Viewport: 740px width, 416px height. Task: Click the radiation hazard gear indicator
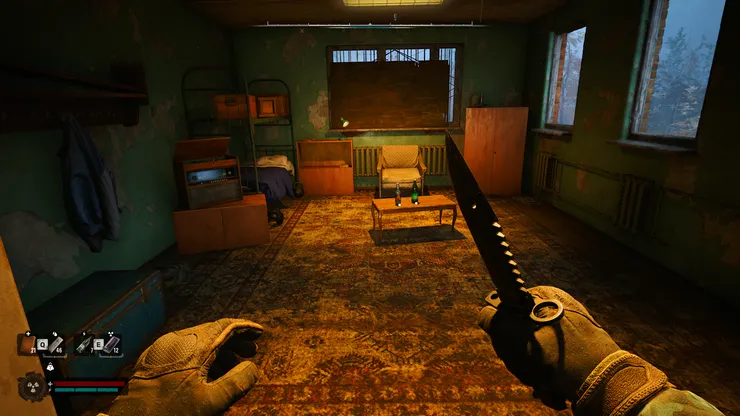(33, 385)
